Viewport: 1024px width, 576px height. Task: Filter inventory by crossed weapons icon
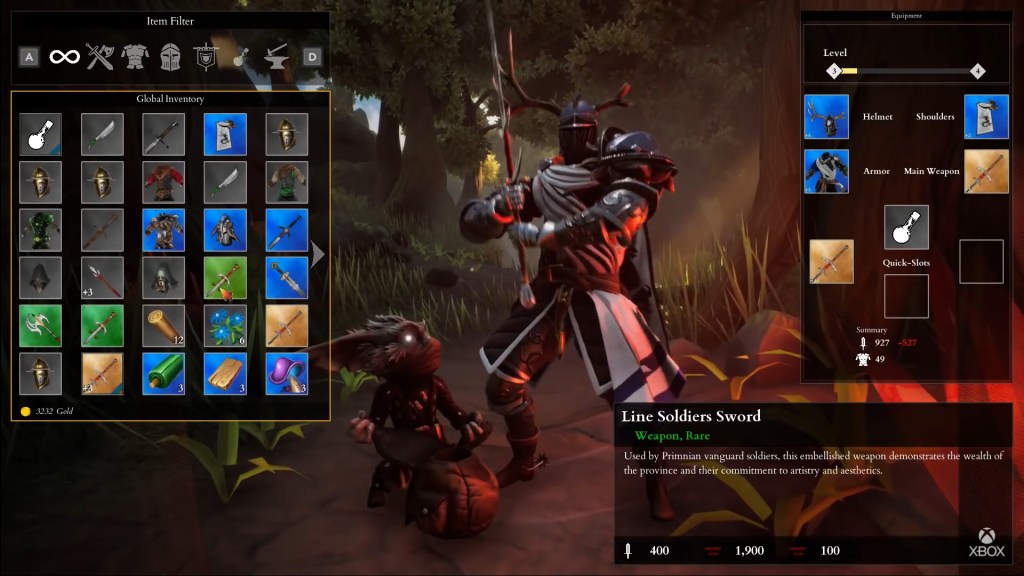100,57
